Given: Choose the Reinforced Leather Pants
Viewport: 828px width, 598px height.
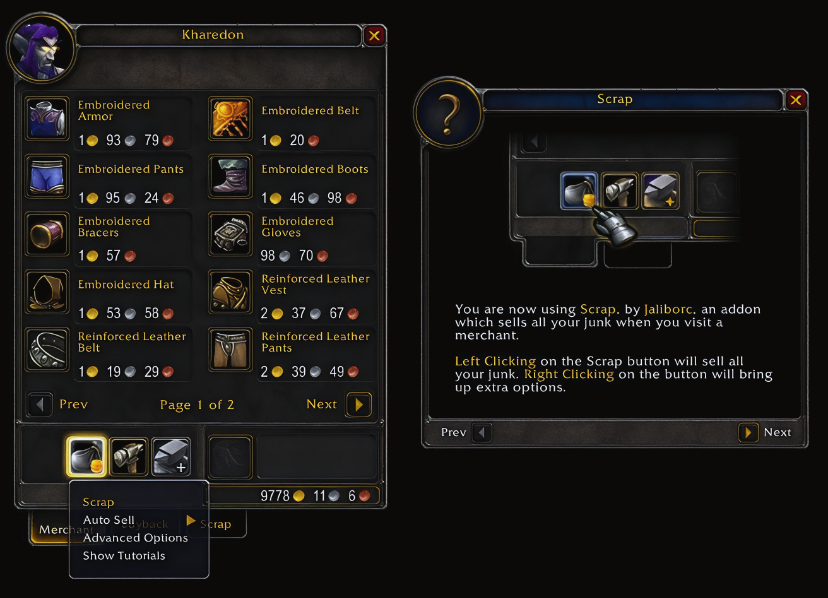Looking at the screenshot, I should click(229, 349).
